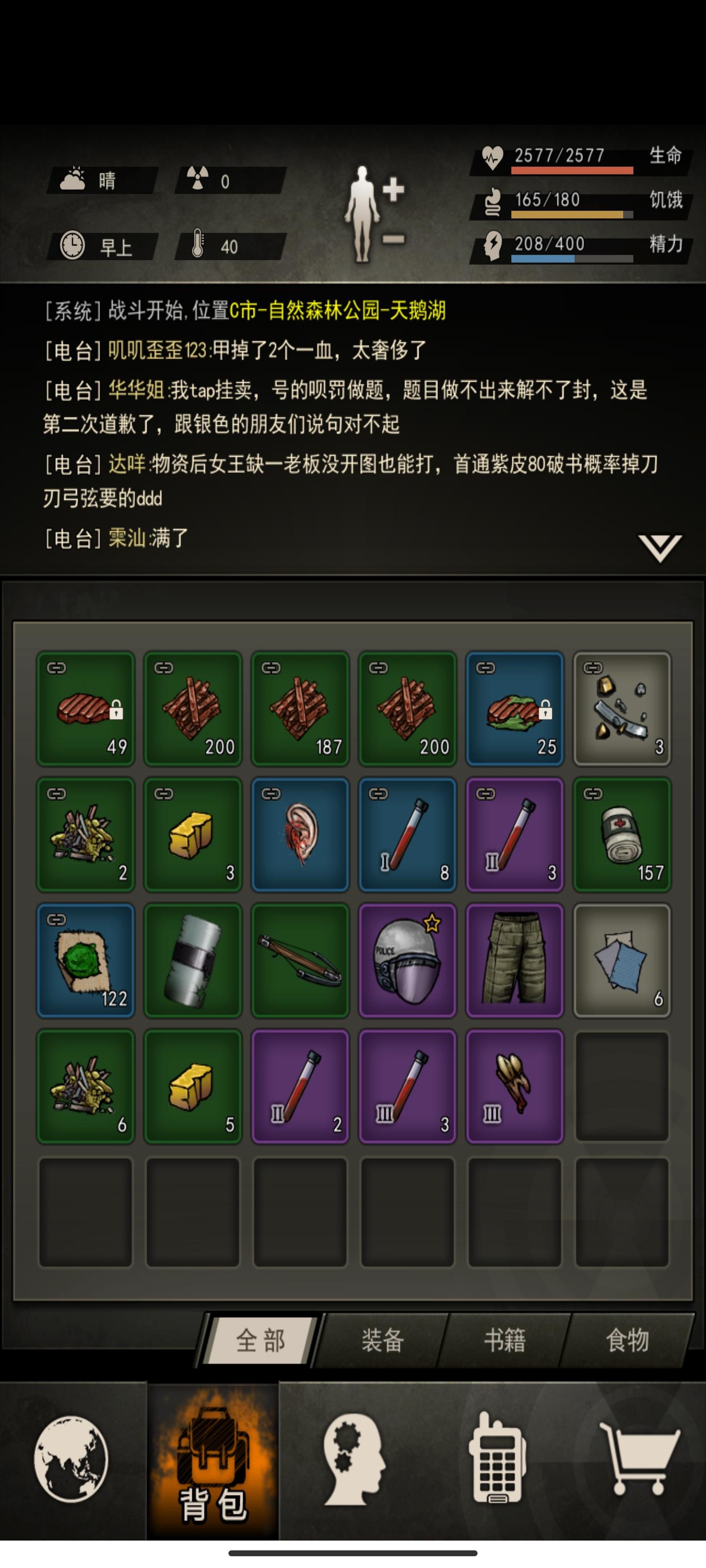Screen dimensions: 706x1568
Task: Click the weather 晴 indicator
Action: tap(101, 178)
